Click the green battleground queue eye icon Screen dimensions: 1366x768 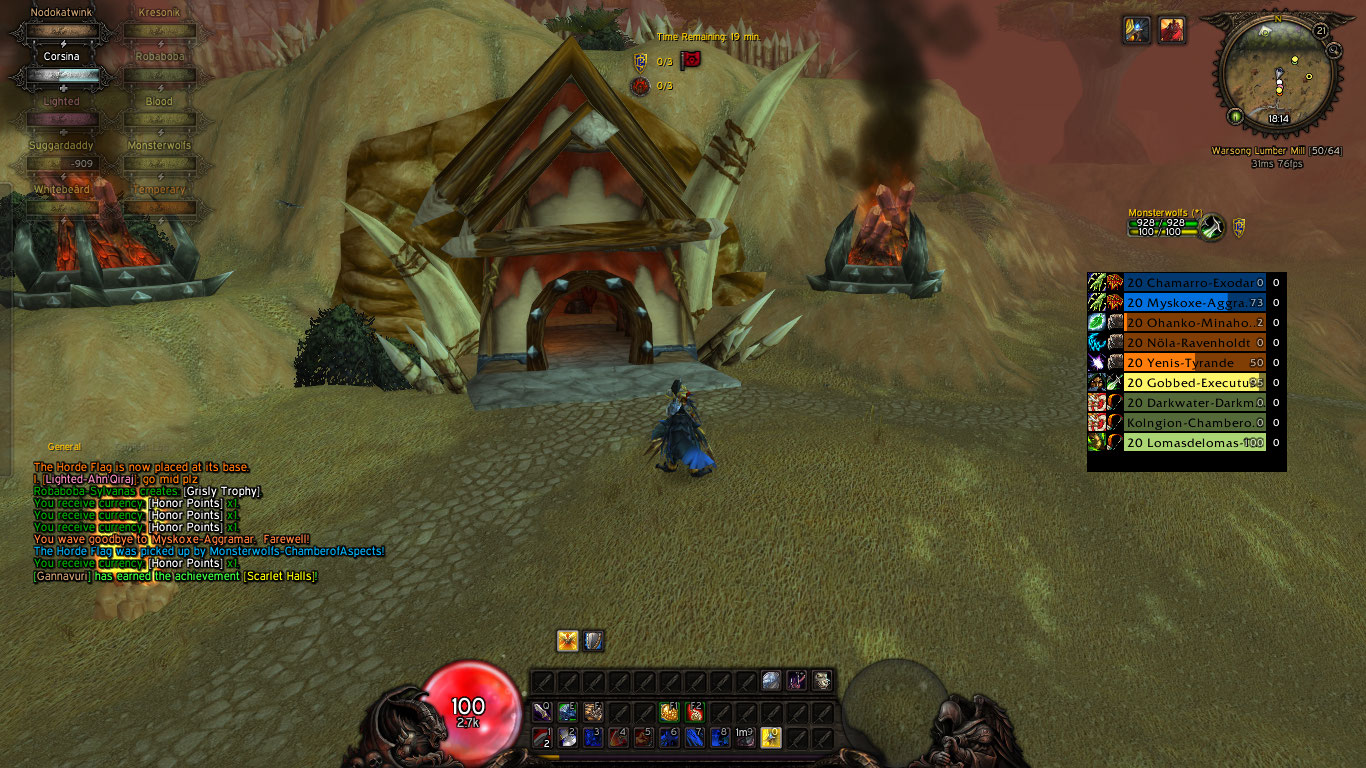coord(1236,116)
